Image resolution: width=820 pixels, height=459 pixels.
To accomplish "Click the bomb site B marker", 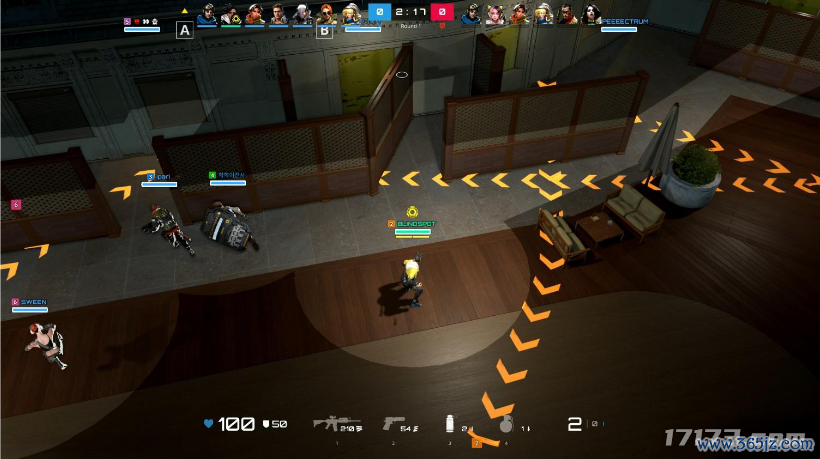I will 323,30.
